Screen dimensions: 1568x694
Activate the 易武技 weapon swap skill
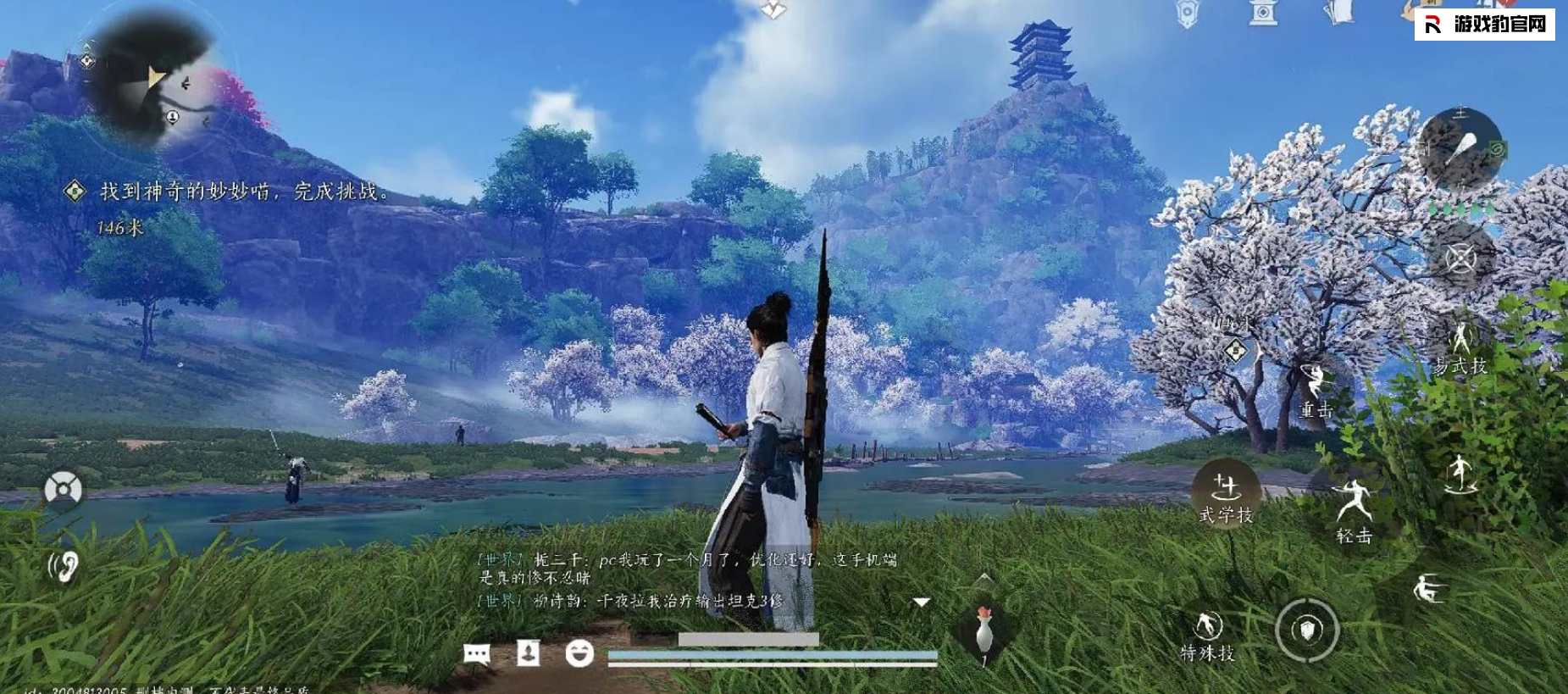pos(1461,347)
